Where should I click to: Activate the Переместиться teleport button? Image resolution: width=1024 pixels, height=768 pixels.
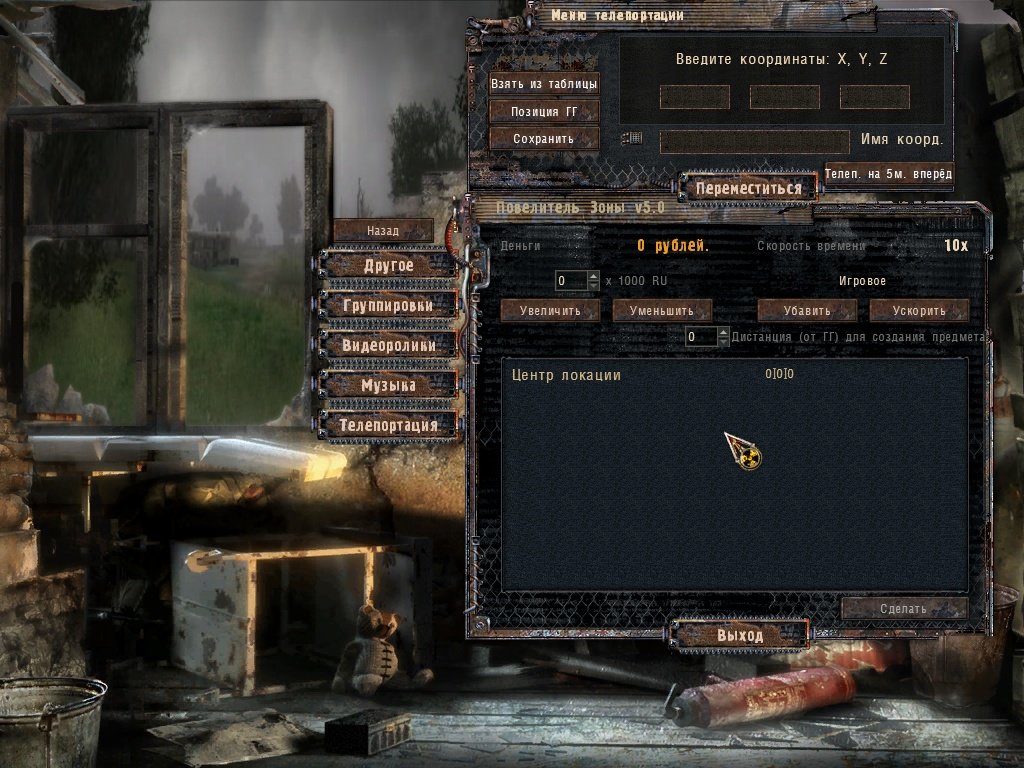pyautogui.click(x=748, y=188)
